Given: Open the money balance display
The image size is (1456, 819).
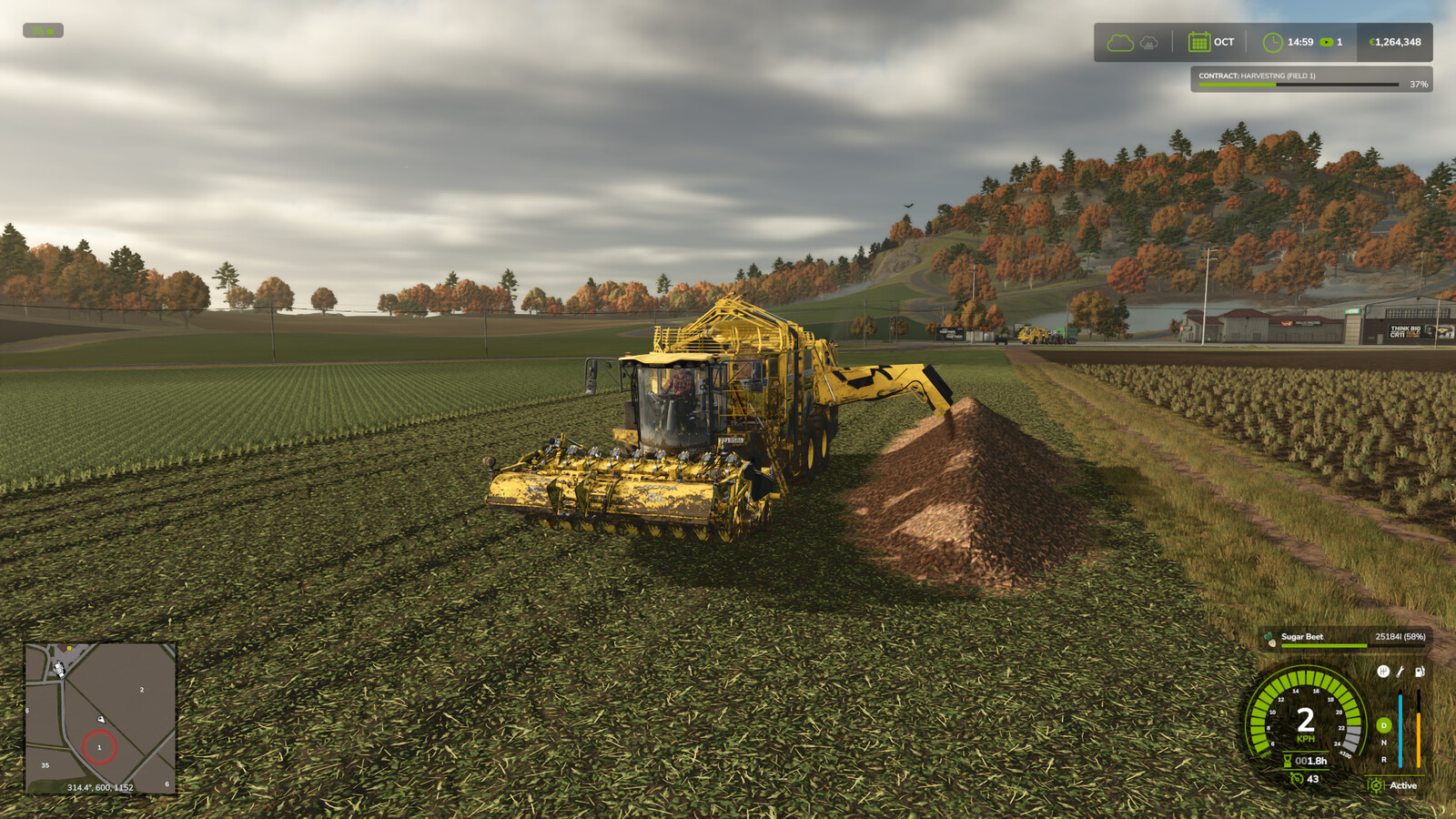Looking at the screenshot, I should (x=1396, y=42).
